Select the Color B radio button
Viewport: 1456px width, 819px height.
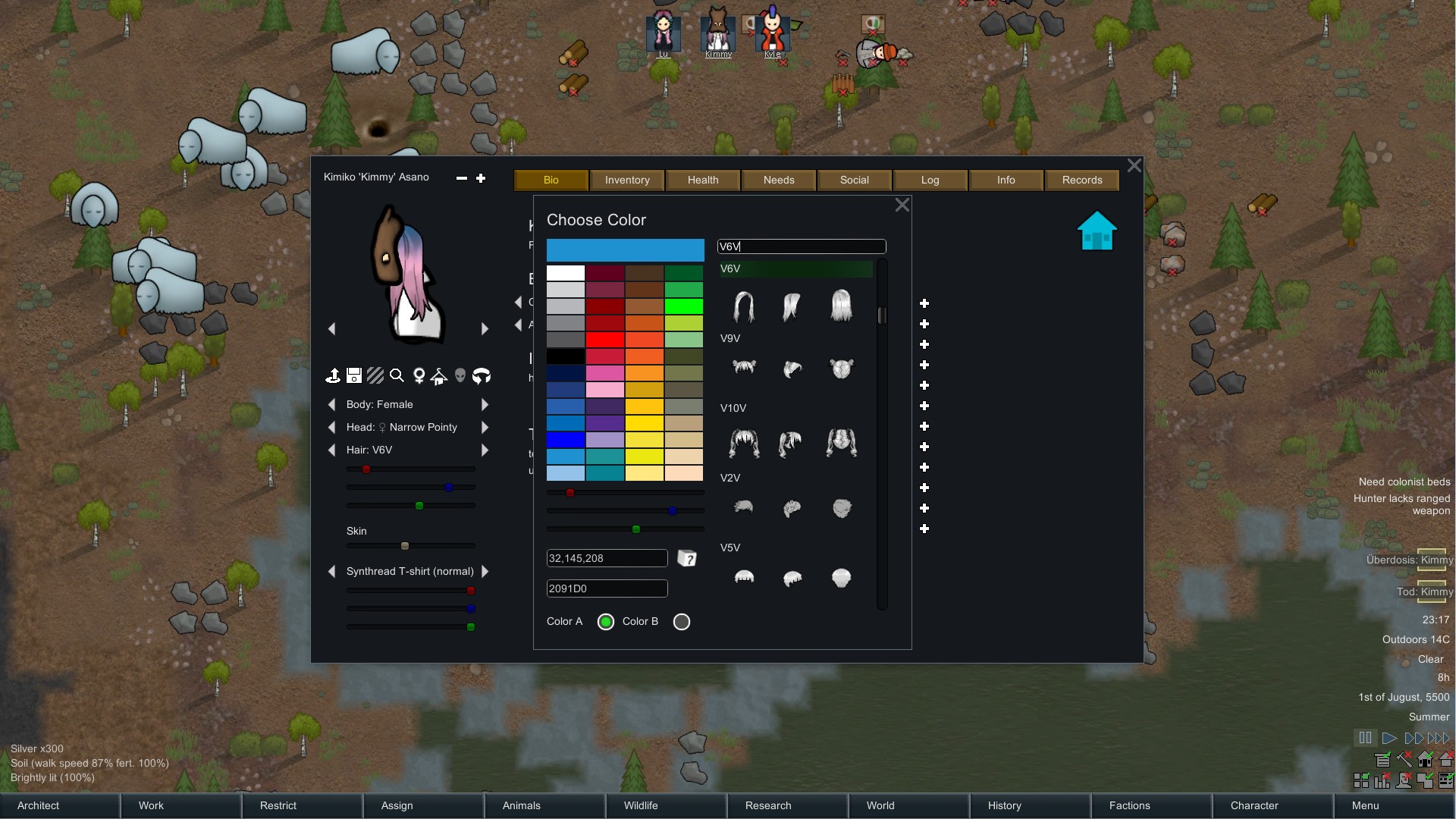[x=682, y=622]
